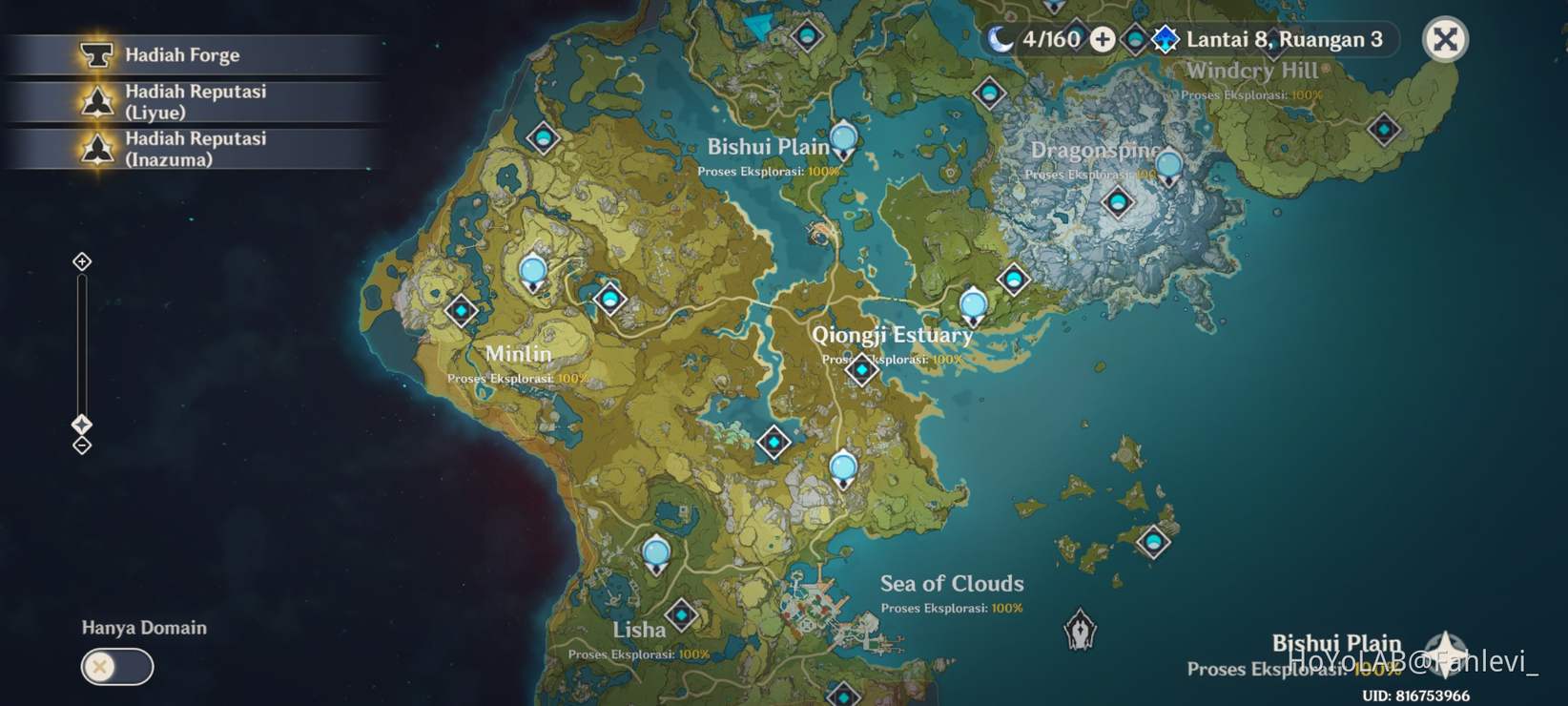Open the star-shaped map pin button
The width and height of the screenshot is (1568, 706).
pyautogui.click(x=1446, y=651)
